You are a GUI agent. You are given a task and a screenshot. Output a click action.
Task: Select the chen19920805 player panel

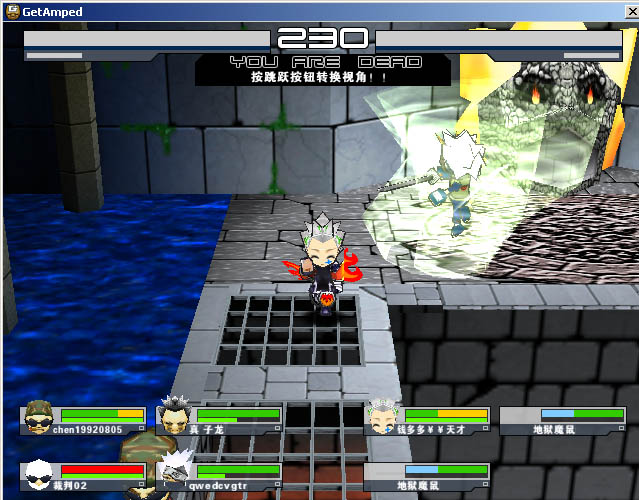click(85, 420)
